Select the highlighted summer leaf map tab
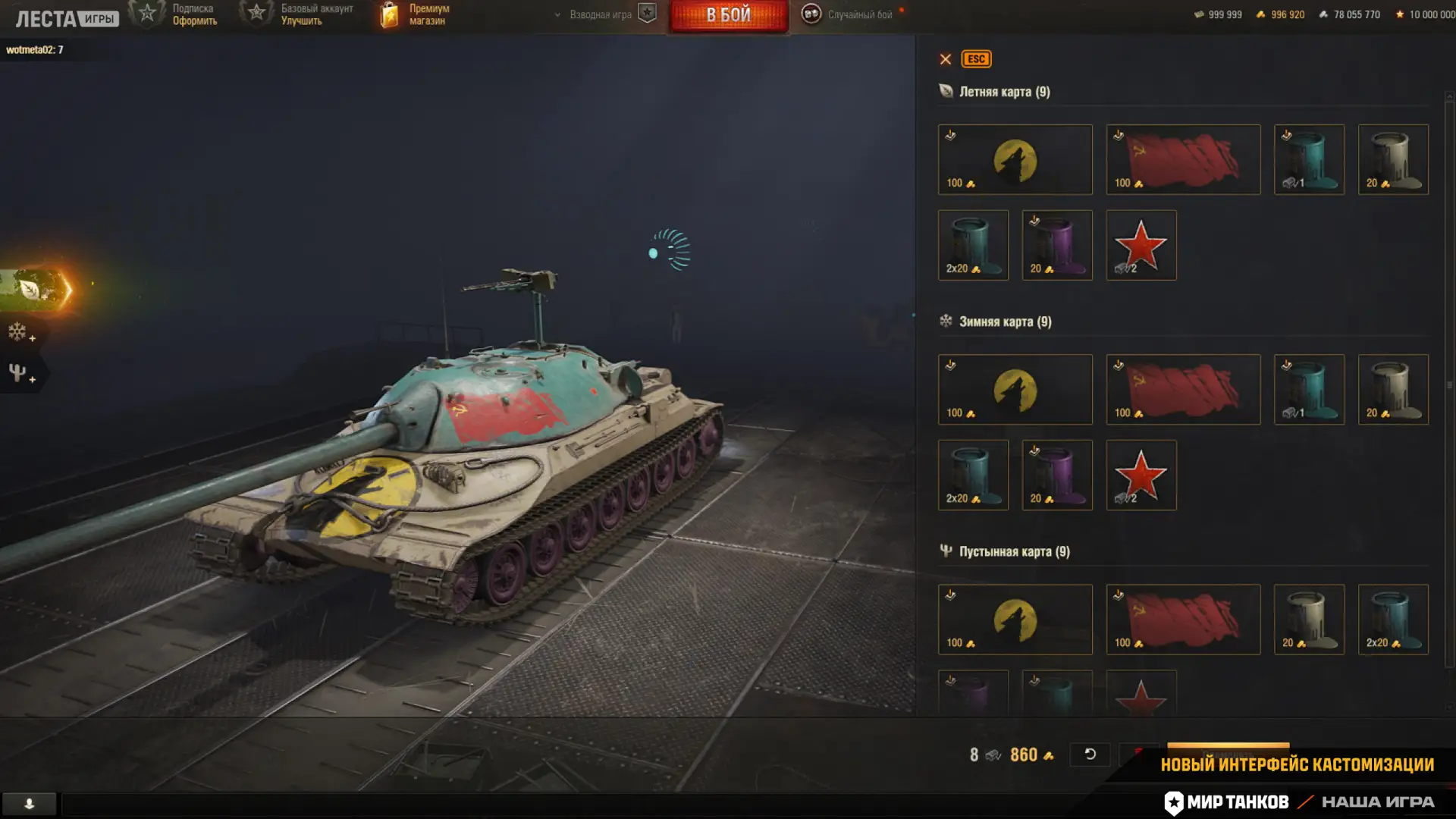This screenshot has width=1456, height=819. (34, 289)
